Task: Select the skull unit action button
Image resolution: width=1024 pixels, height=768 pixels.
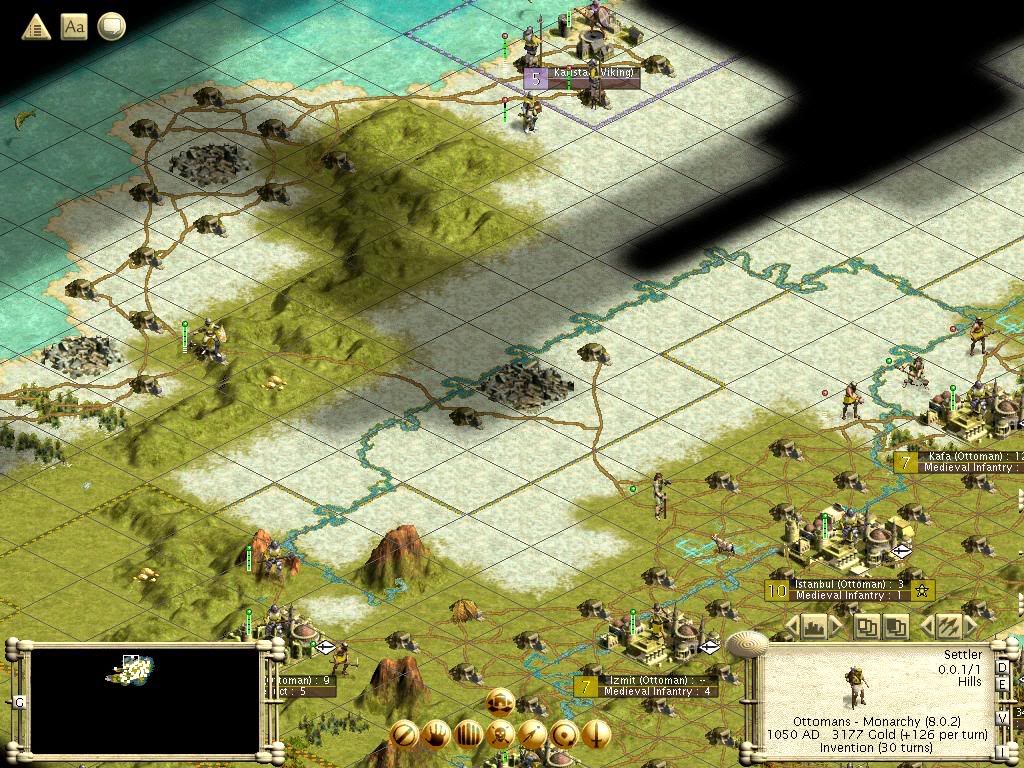Action: click(x=500, y=735)
